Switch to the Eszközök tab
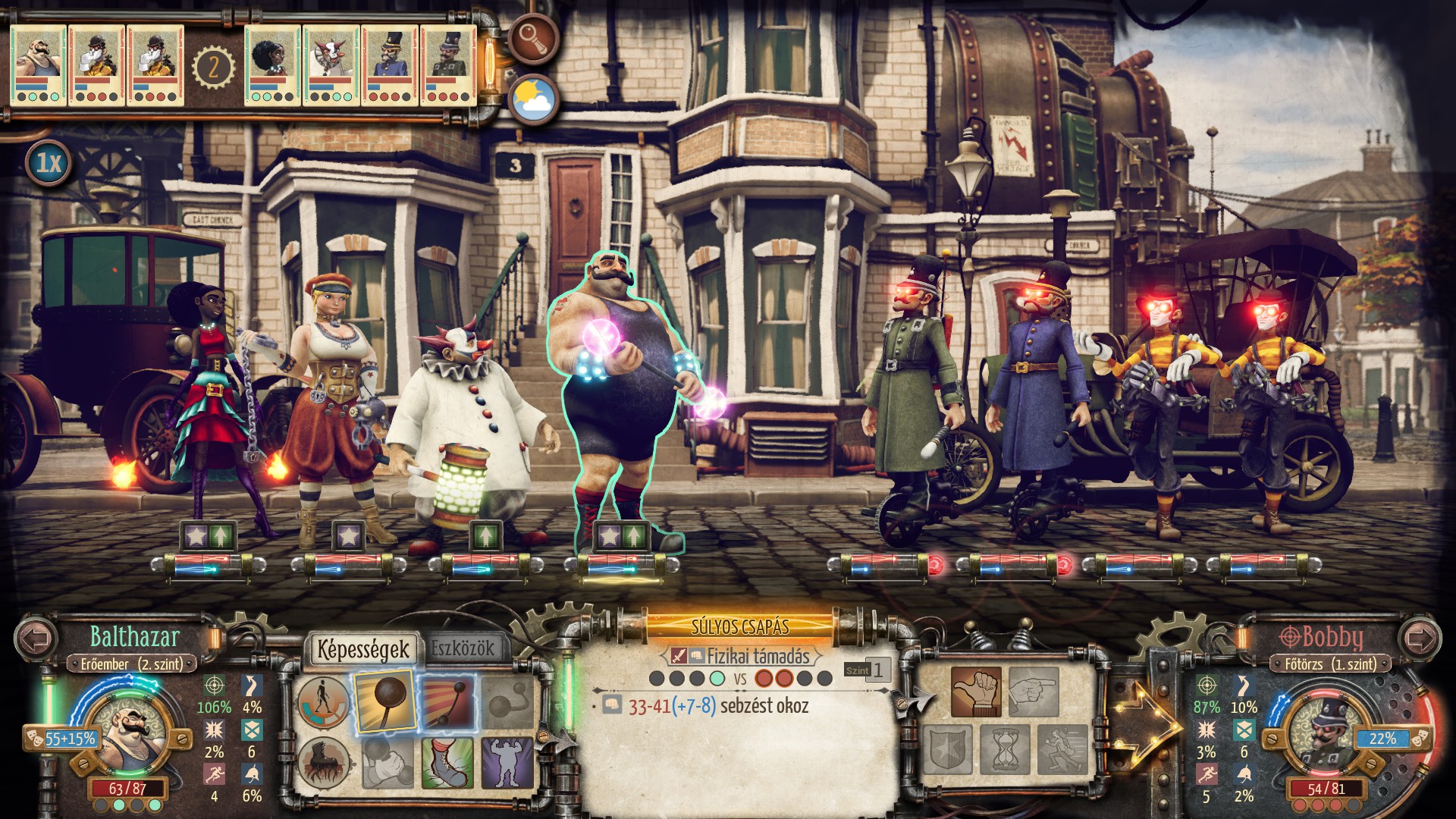This screenshot has width=1456, height=819. click(463, 649)
